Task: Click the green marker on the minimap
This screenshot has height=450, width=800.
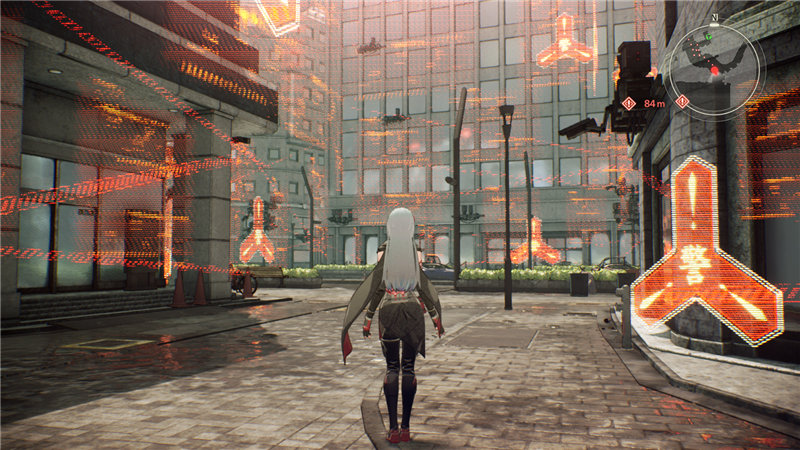Action: coord(708,37)
